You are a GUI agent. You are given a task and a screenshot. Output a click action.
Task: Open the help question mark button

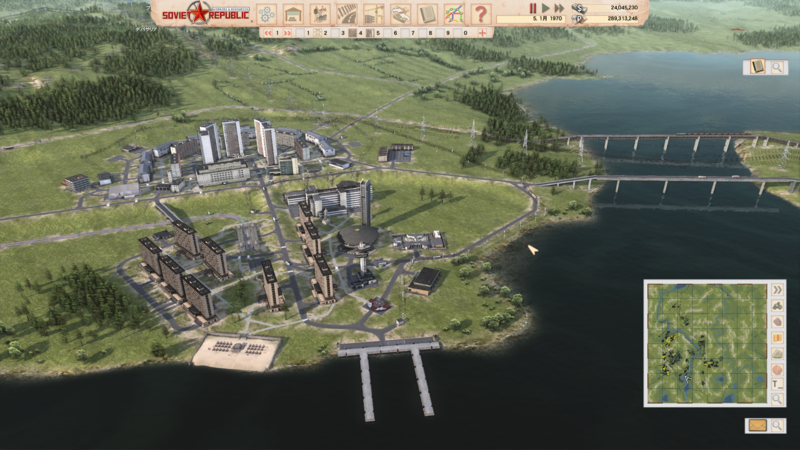pyautogui.click(x=481, y=14)
